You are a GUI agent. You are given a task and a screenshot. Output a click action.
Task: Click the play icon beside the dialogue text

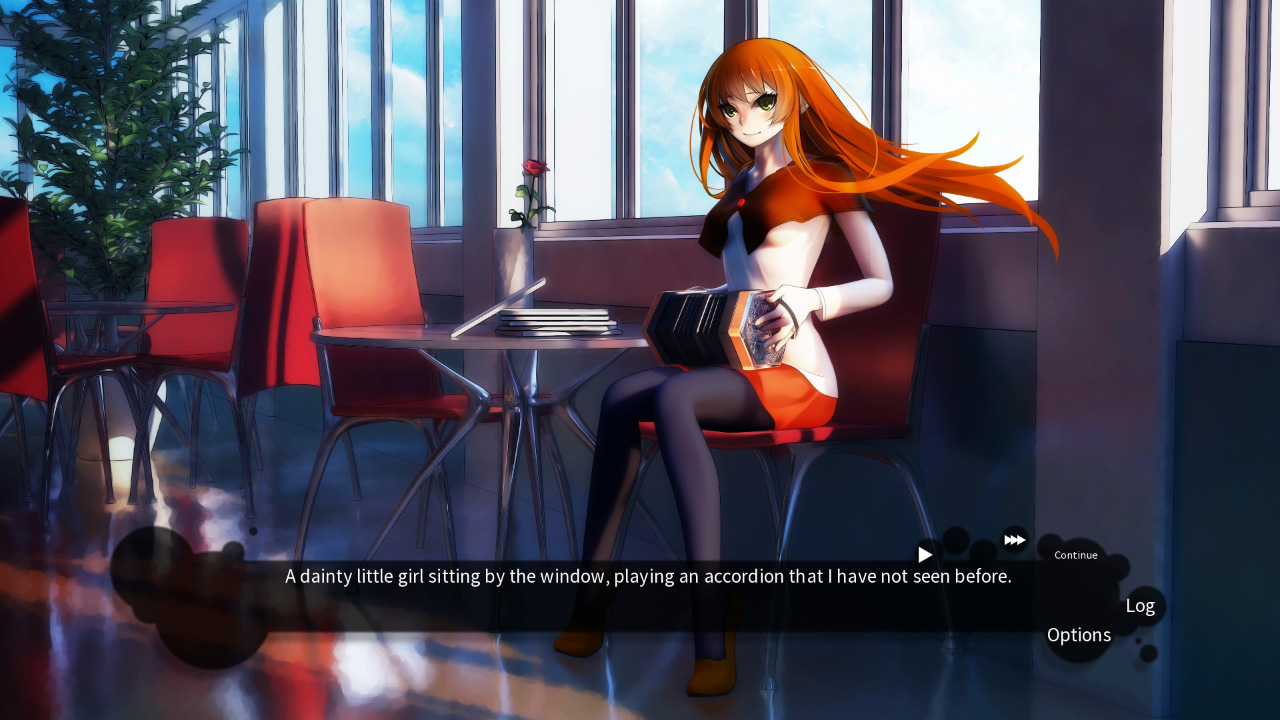pos(924,554)
